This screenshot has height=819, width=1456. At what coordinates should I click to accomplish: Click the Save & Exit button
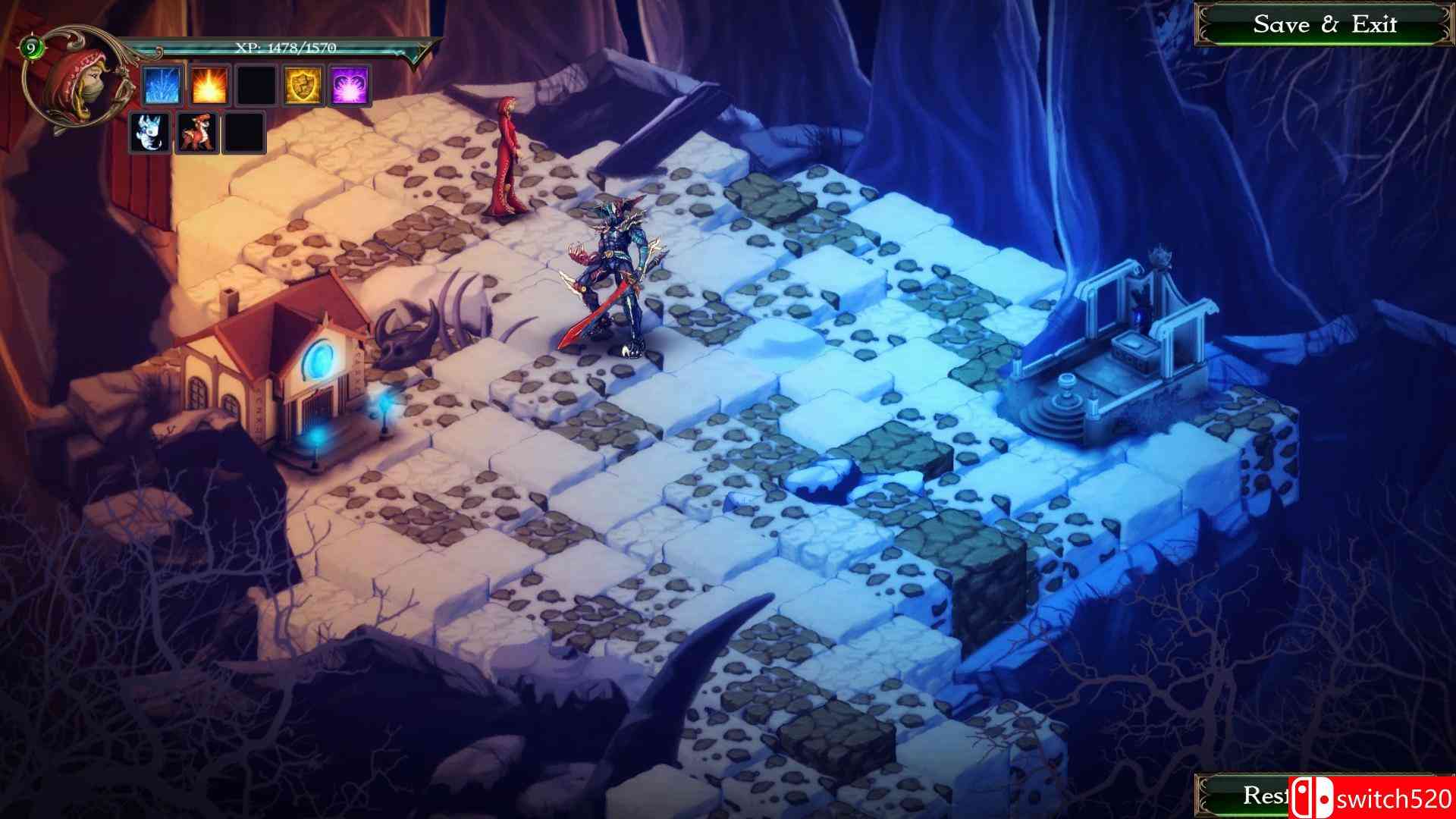(x=1326, y=25)
